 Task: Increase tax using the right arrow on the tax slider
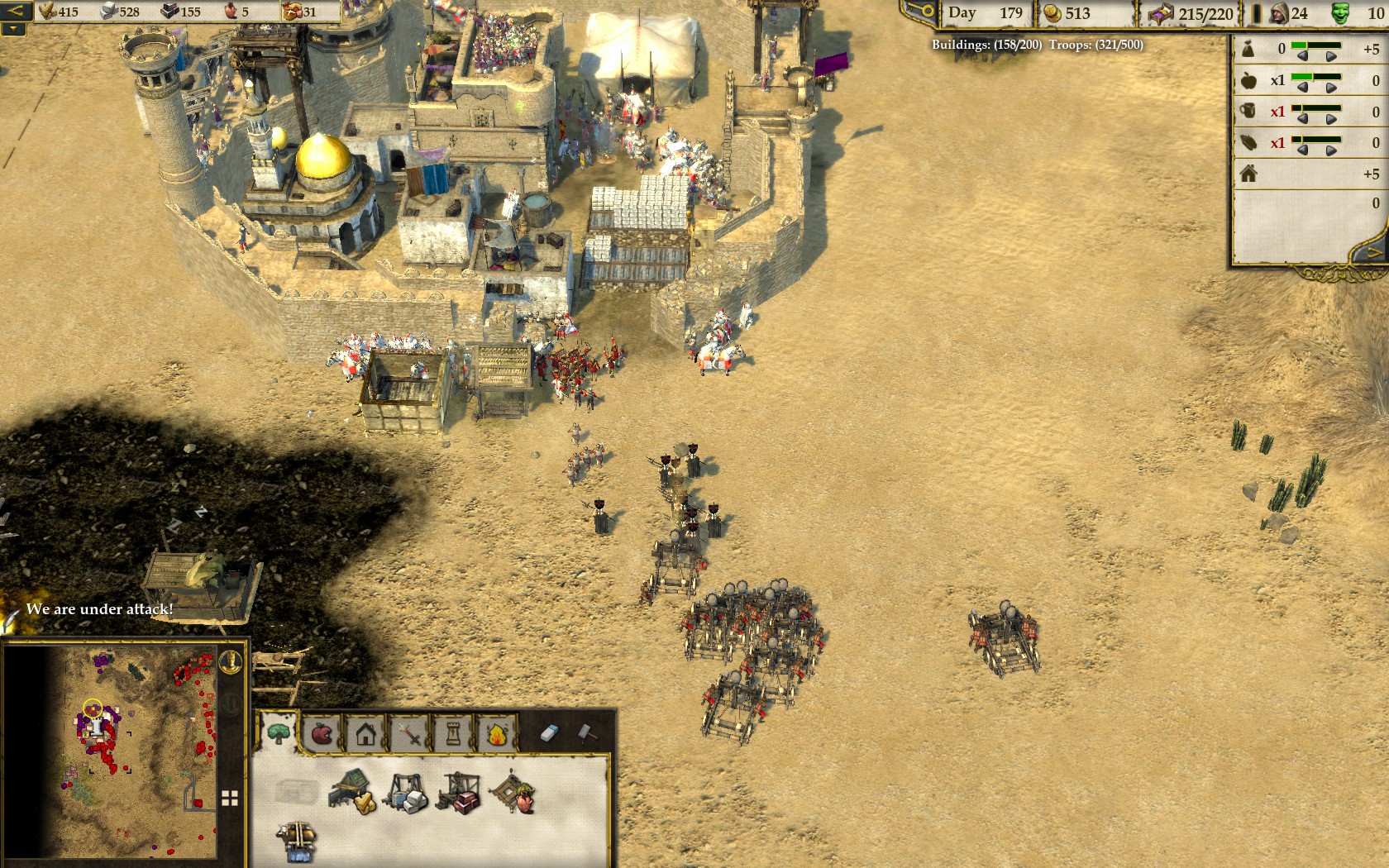point(1331,55)
